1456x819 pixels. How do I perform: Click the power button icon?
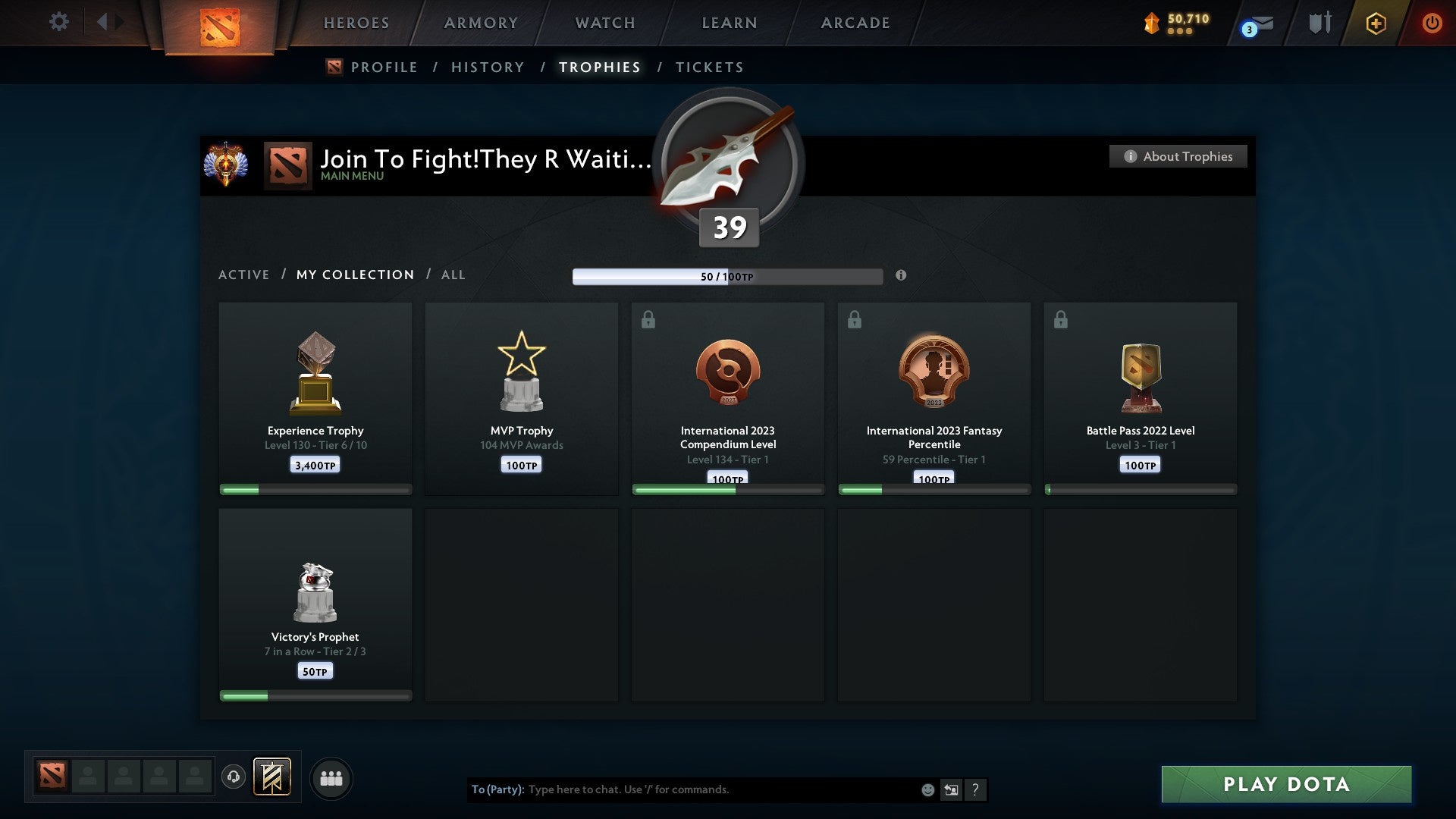(x=1432, y=23)
